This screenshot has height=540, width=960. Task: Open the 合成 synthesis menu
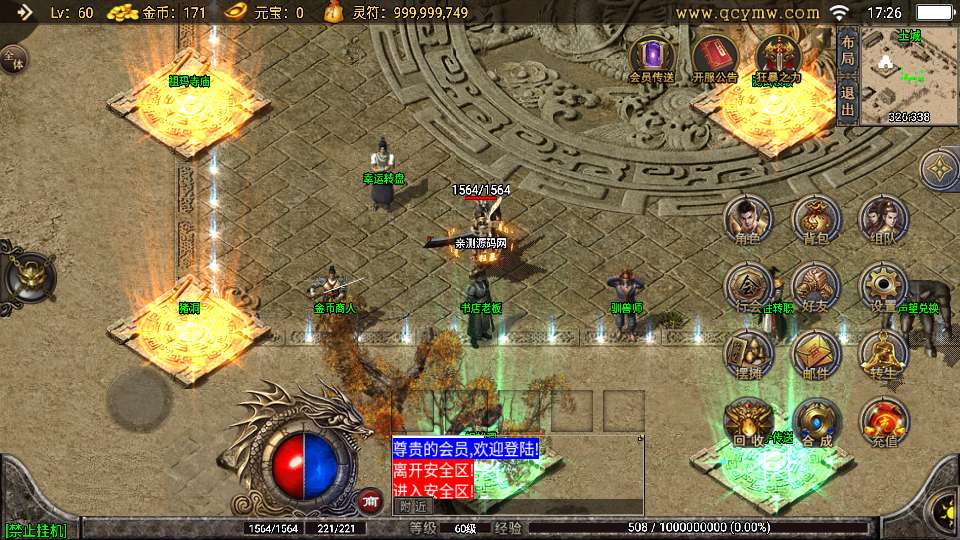click(x=816, y=421)
